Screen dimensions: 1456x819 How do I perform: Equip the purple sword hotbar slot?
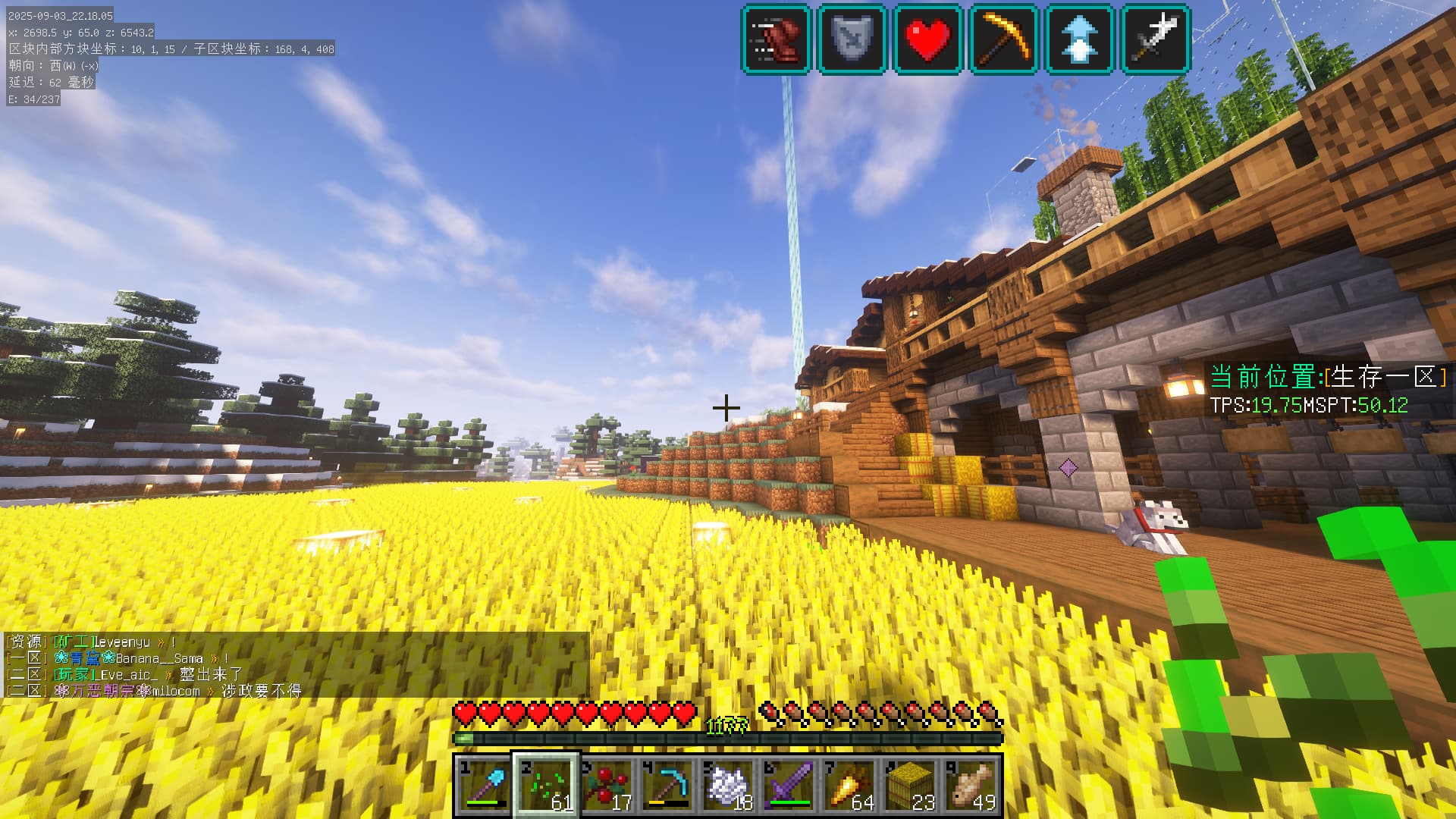789,785
